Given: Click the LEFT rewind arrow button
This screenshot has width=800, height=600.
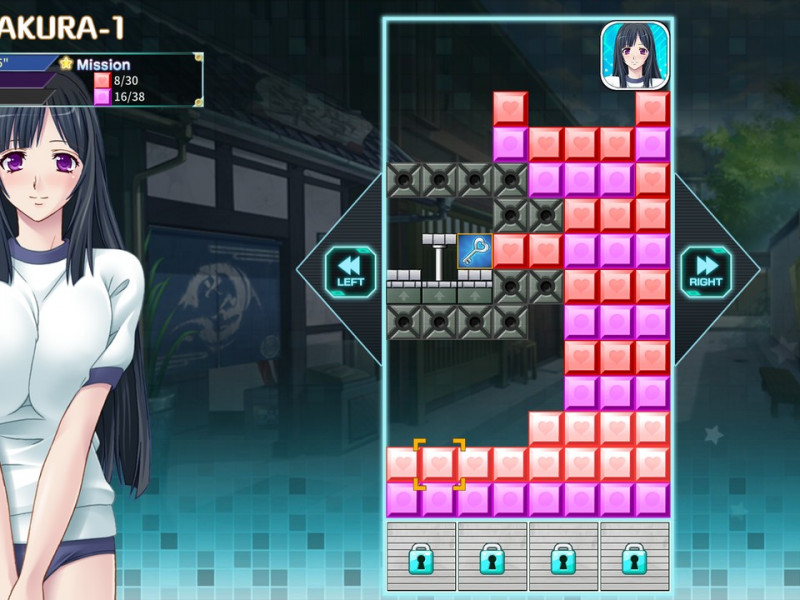Looking at the screenshot, I should 350,271.
